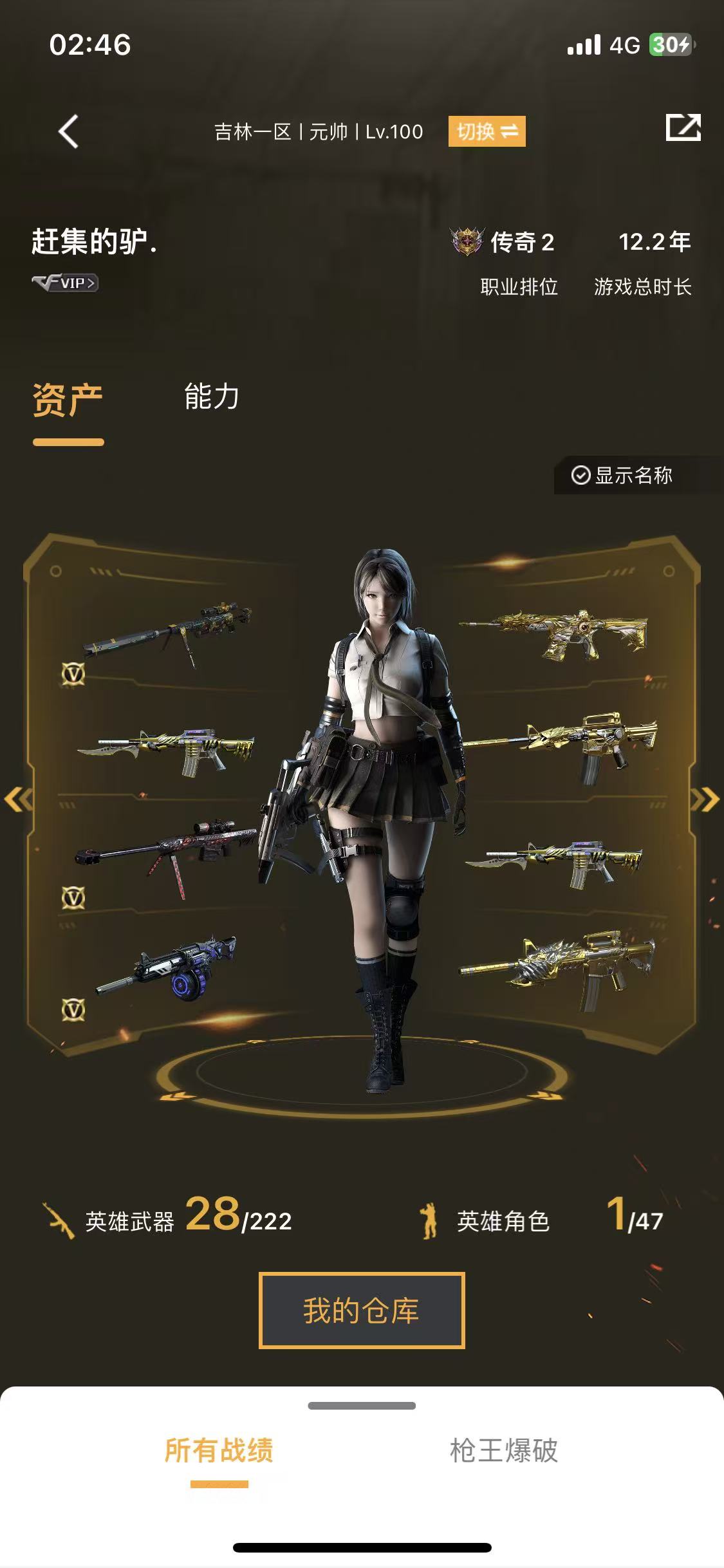Show the next weapon page with right chevrons
This screenshot has width=724, height=1568.
tap(705, 799)
